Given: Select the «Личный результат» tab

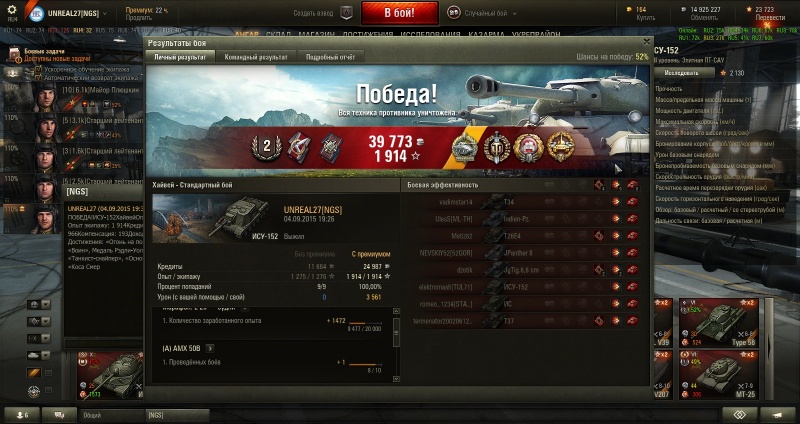Looking at the screenshot, I should click(x=179, y=57).
